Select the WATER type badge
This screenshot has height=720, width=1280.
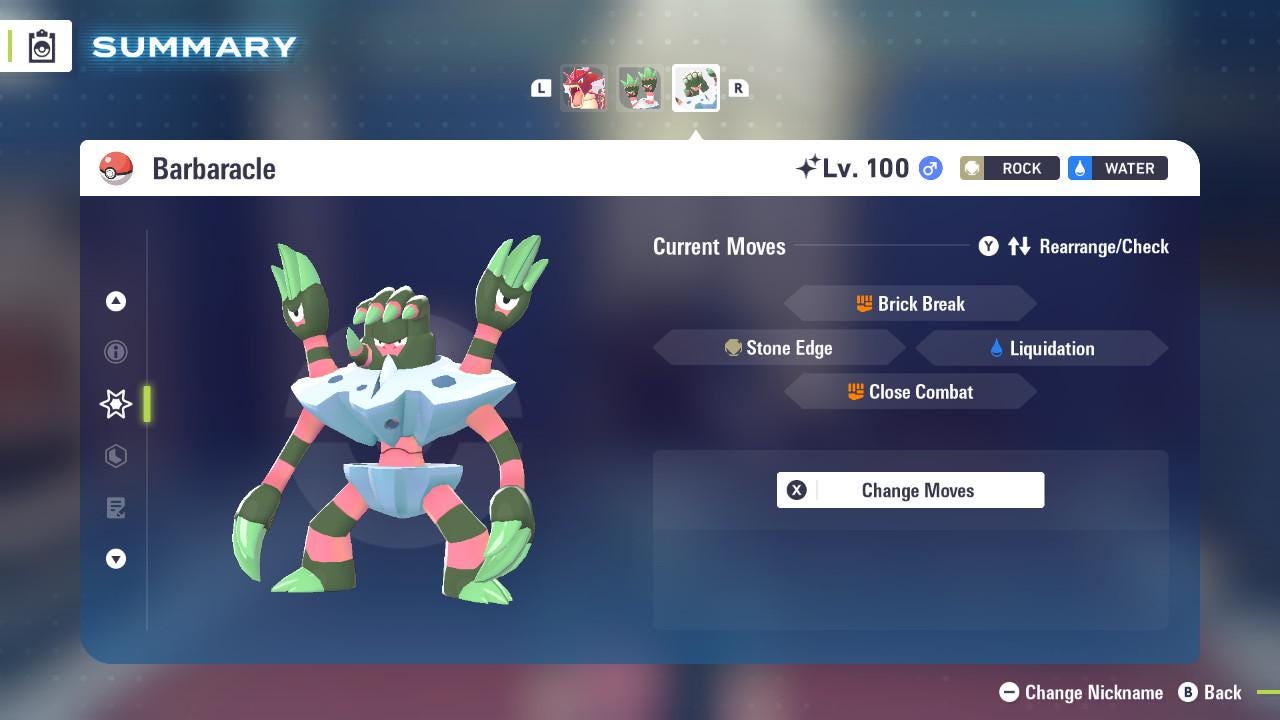(x=1117, y=168)
